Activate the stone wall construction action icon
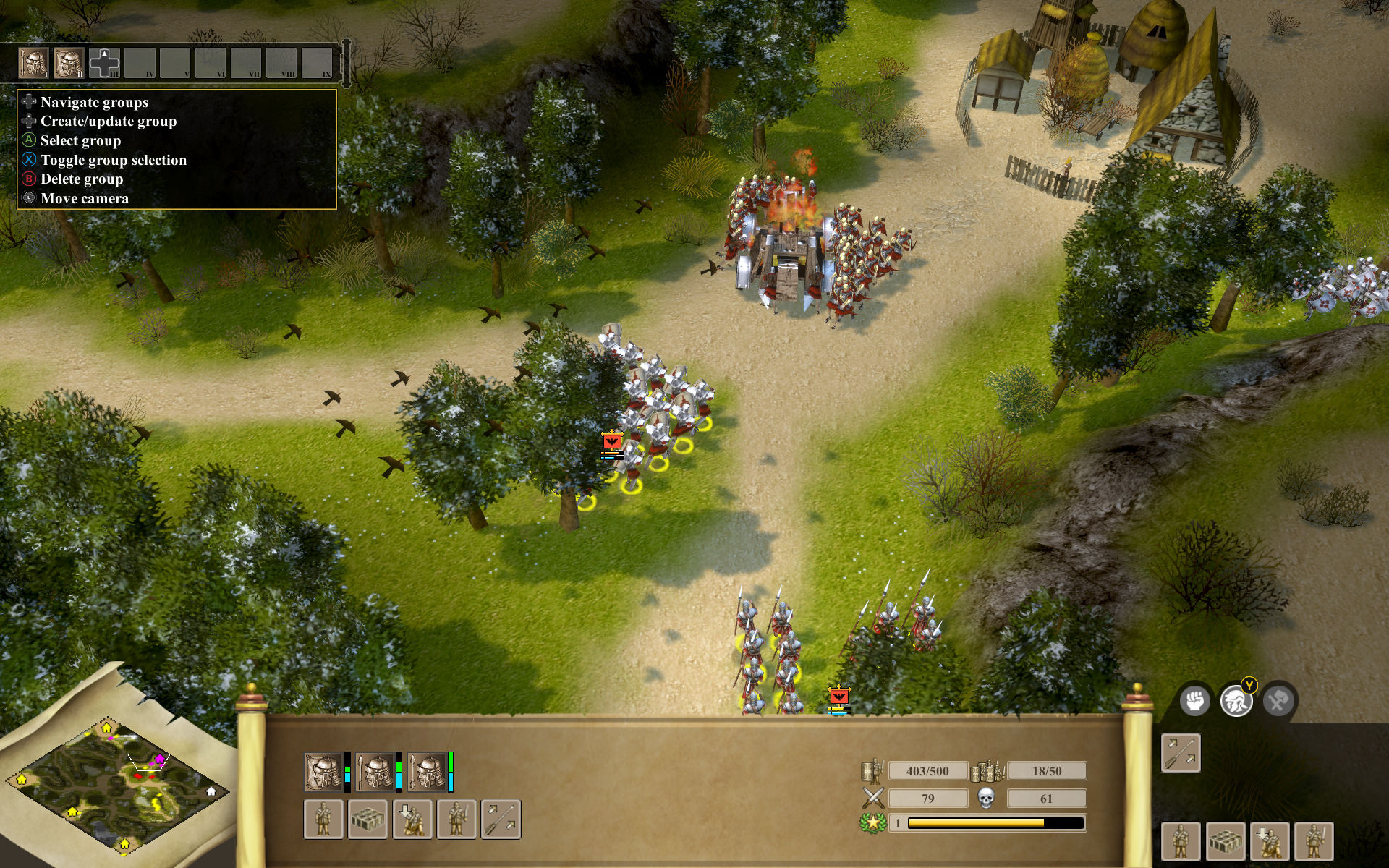The image size is (1389, 868). pyautogui.click(x=368, y=820)
